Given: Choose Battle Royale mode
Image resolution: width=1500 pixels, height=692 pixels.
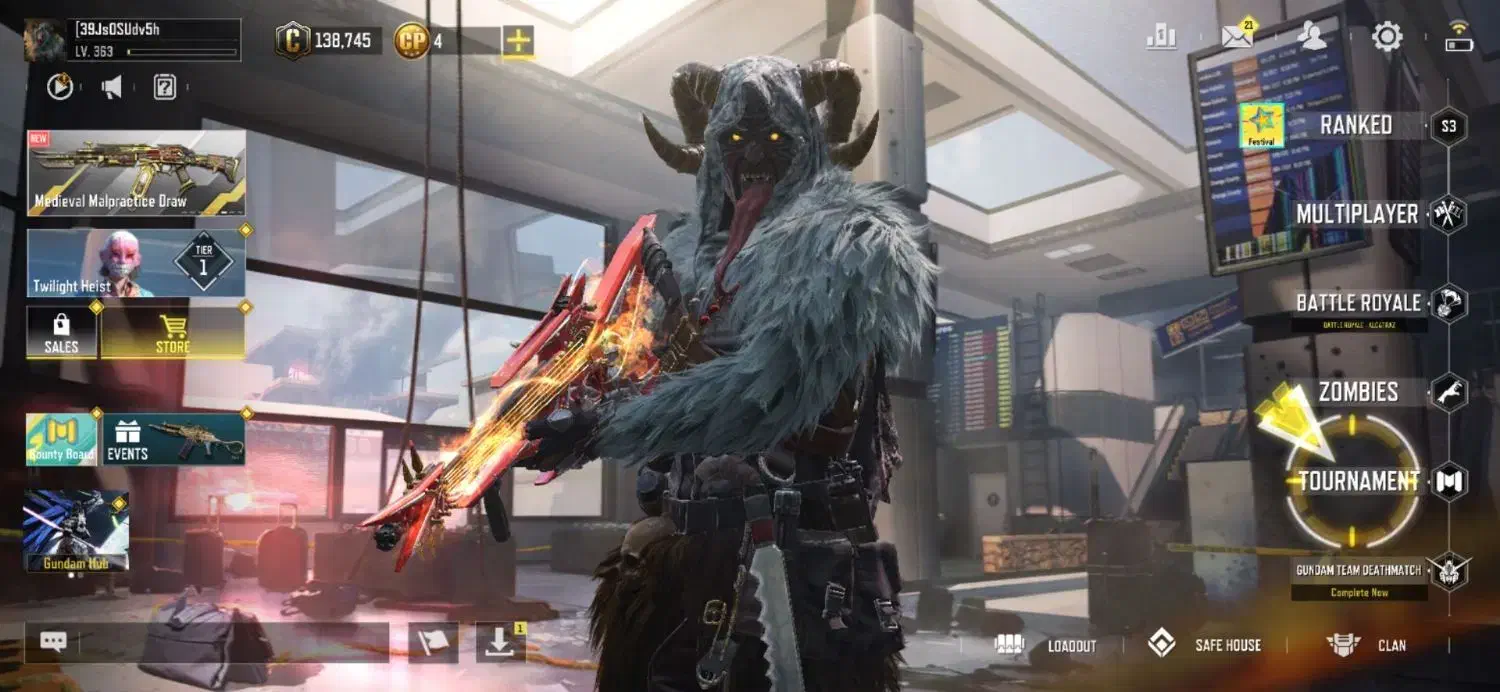Looking at the screenshot, I should (x=1357, y=303).
